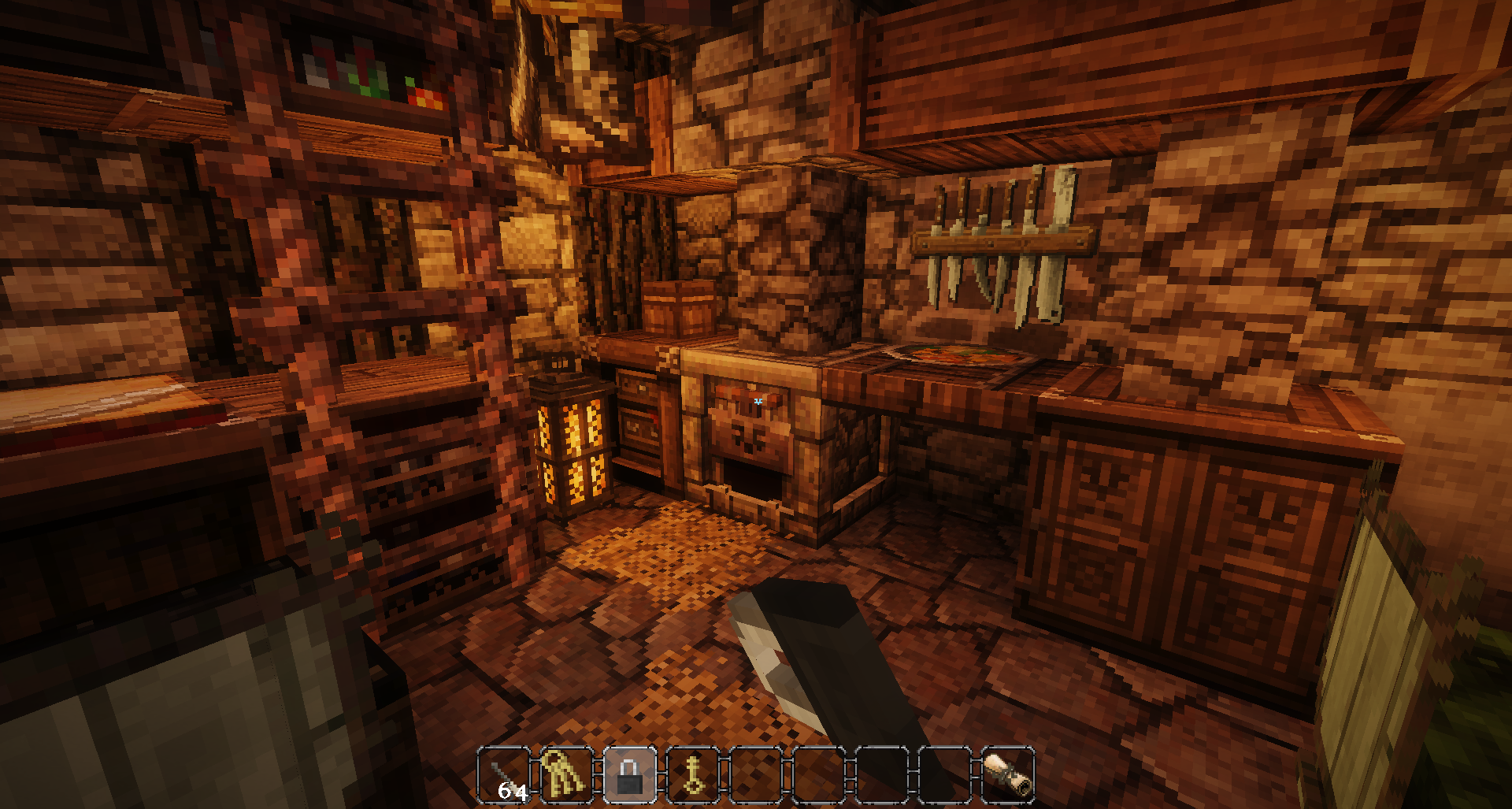Select the rolled scroll hotbar slot
This screenshot has height=809, width=1512.
pos(1008,775)
